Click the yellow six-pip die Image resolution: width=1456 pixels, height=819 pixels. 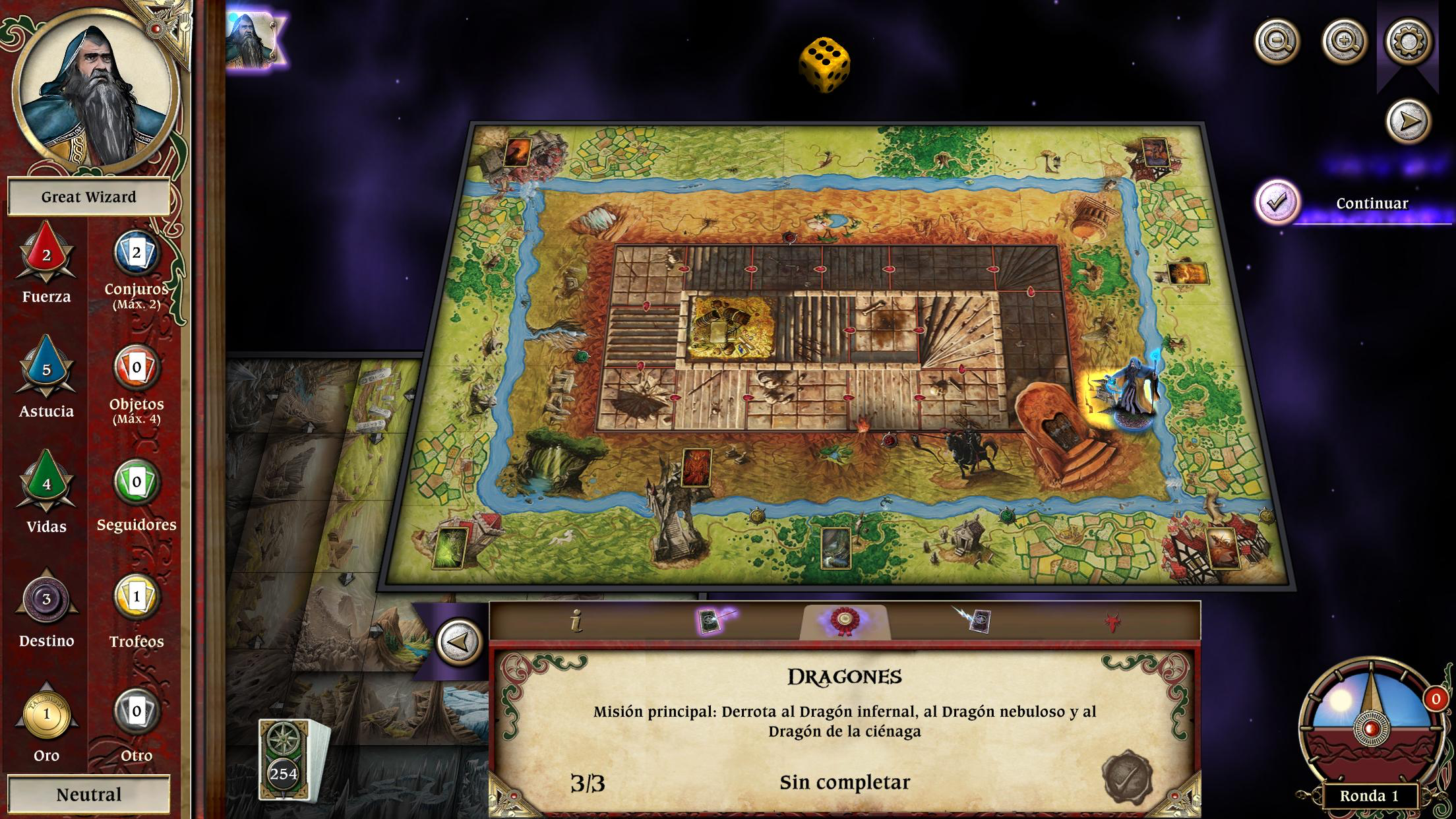pos(824,65)
